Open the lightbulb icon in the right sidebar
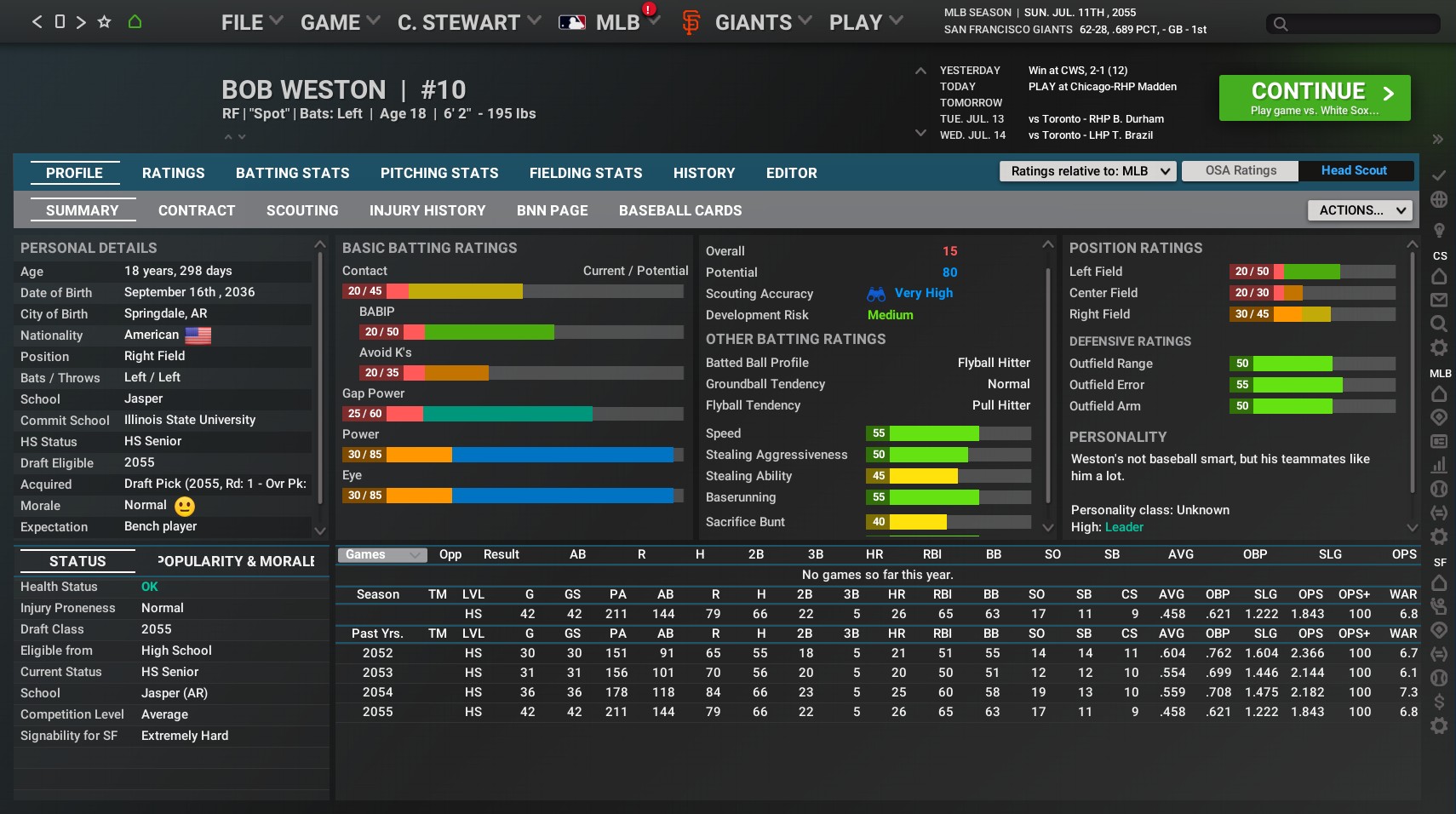 pos(1438,228)
